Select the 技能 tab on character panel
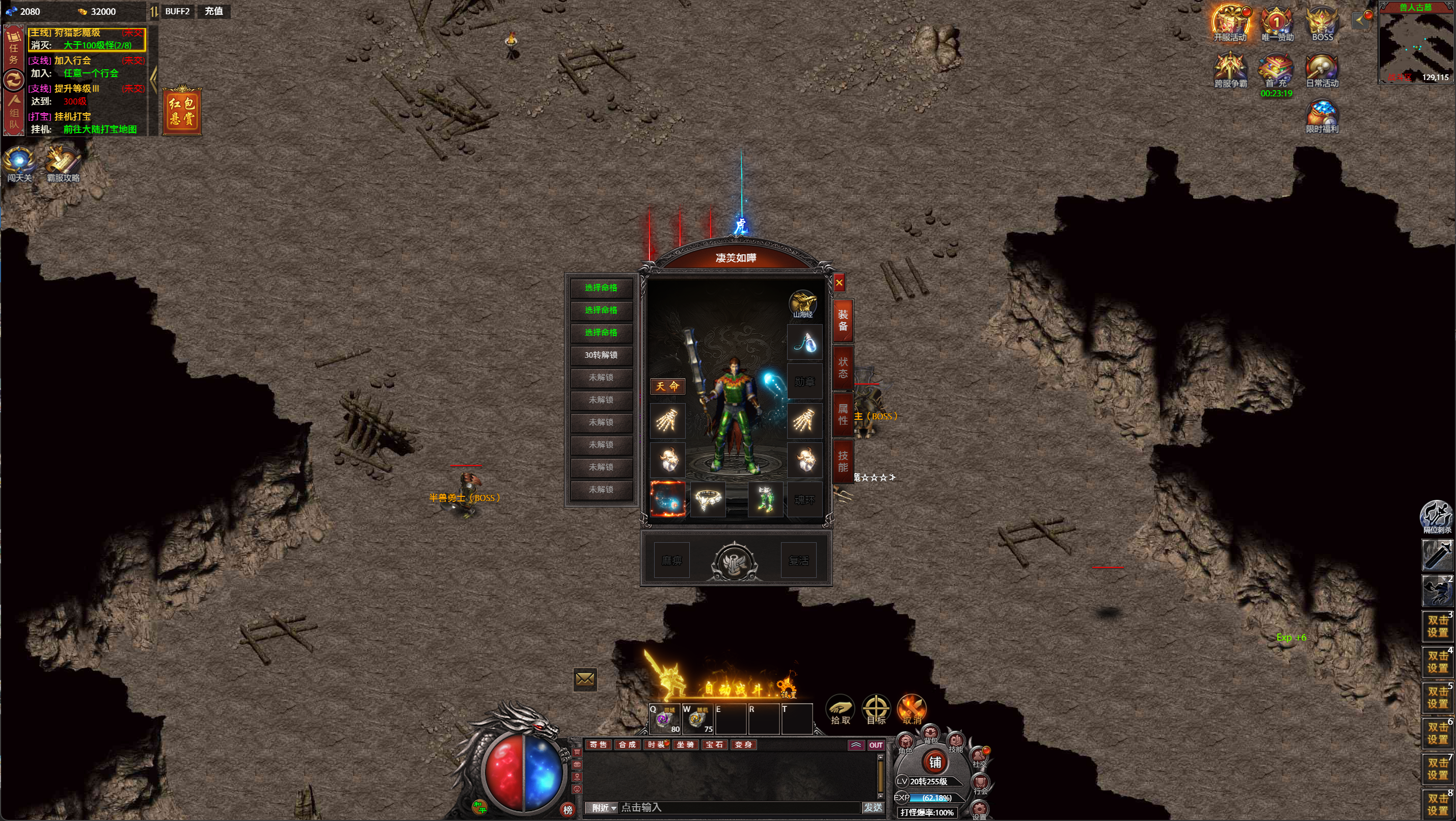1456x821 pixels. click(843, 461)
